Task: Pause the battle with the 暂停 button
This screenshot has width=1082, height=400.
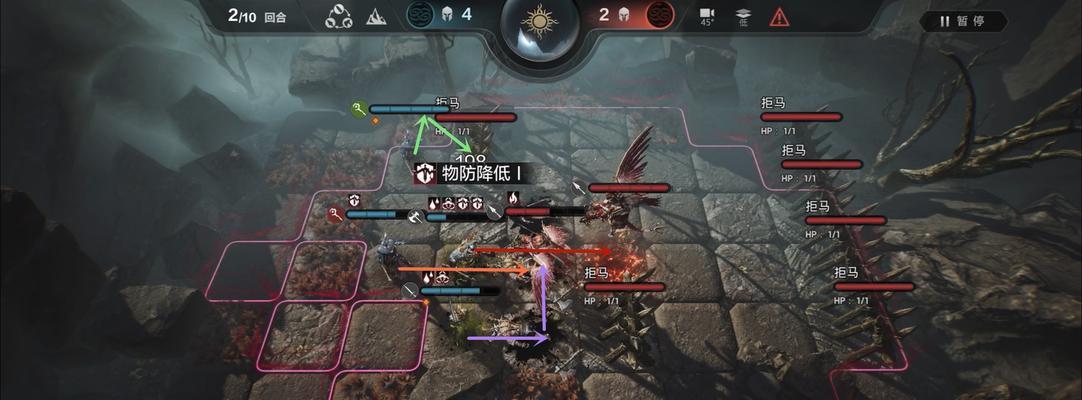Action: [962, 20]
